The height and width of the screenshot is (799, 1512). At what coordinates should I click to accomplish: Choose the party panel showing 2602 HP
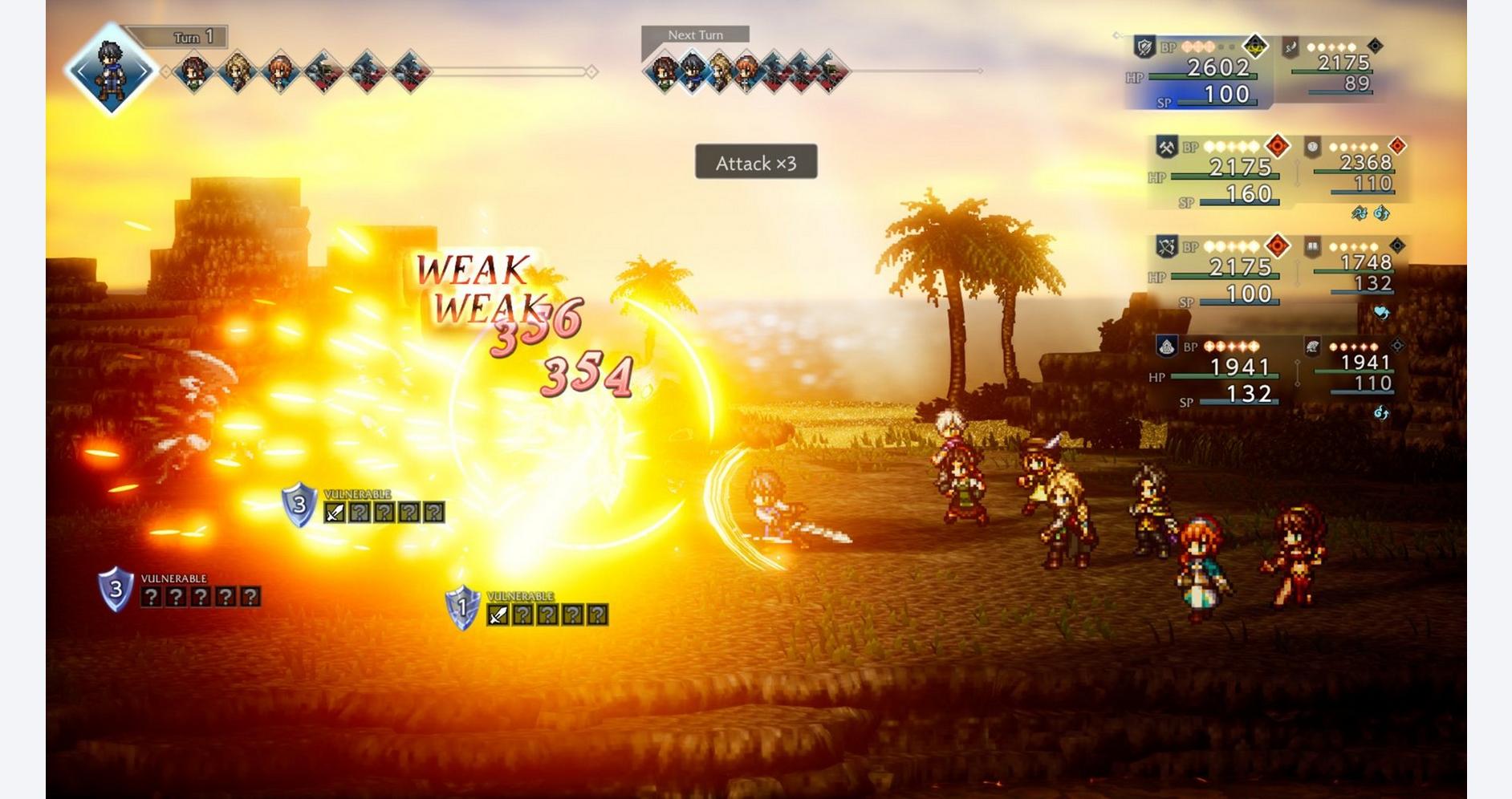coord(1202,74)
